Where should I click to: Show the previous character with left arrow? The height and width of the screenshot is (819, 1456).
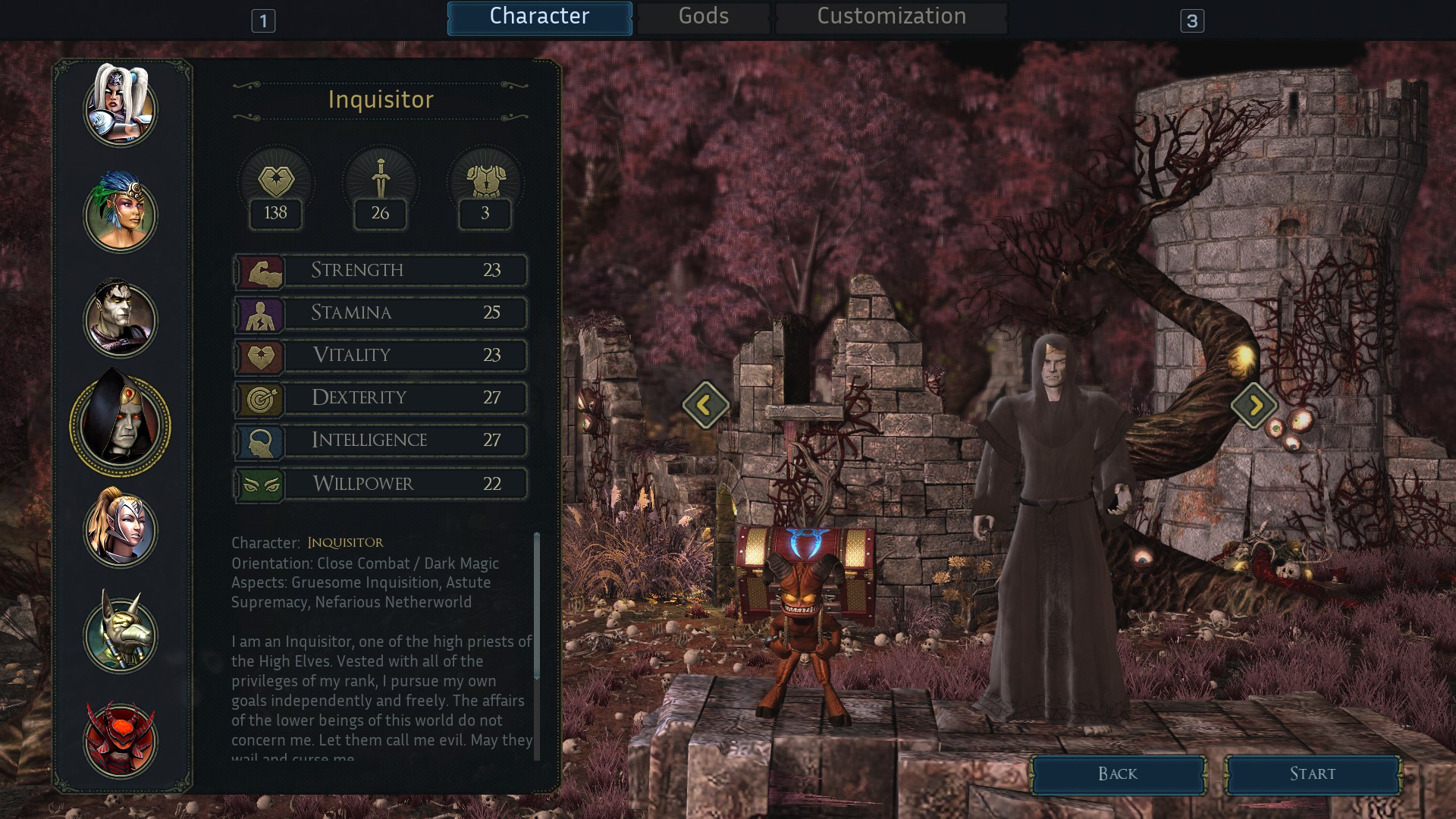tap(705, 405)
